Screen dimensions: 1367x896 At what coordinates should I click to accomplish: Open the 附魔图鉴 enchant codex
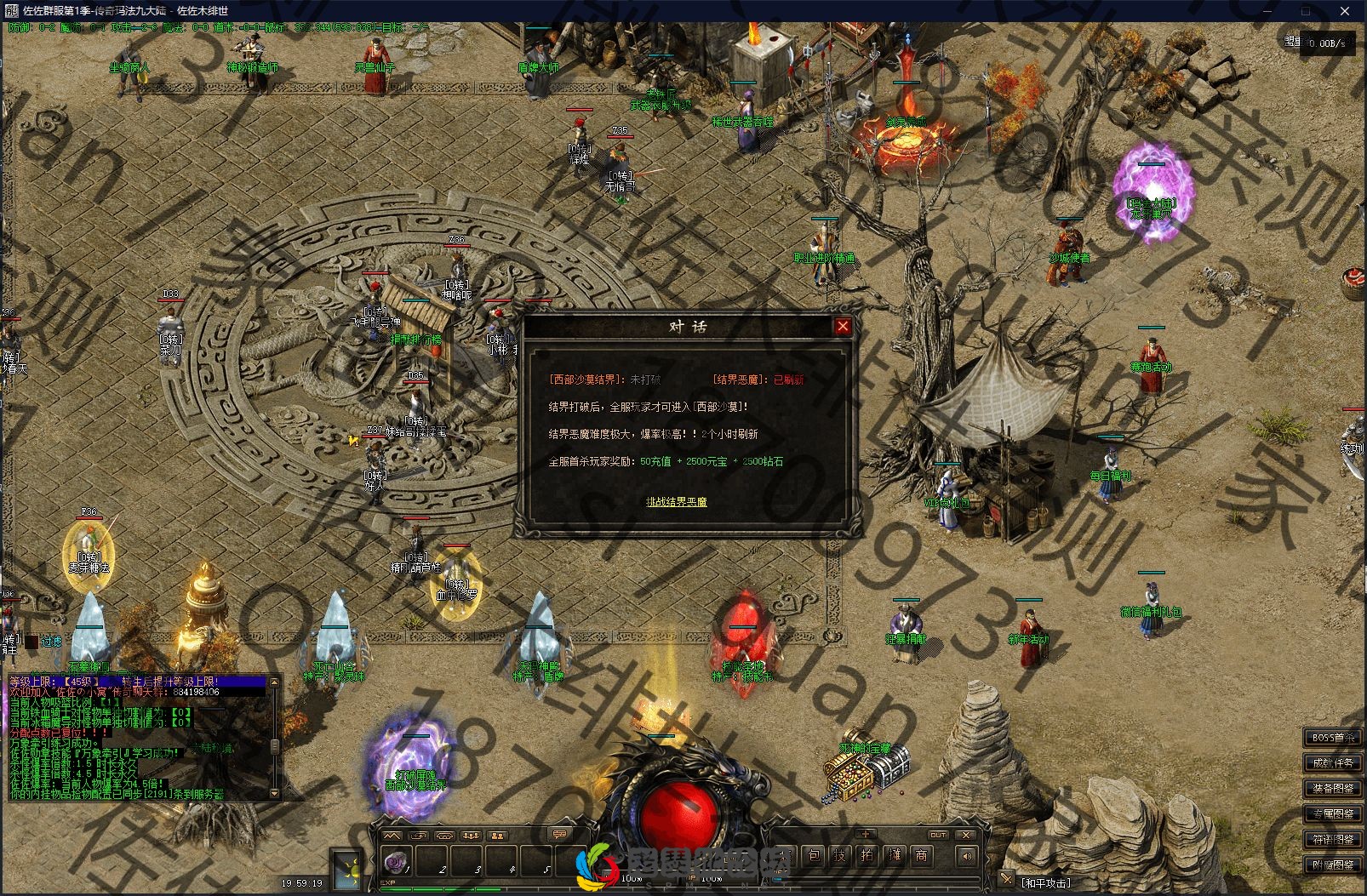(x=1333, y=865)
